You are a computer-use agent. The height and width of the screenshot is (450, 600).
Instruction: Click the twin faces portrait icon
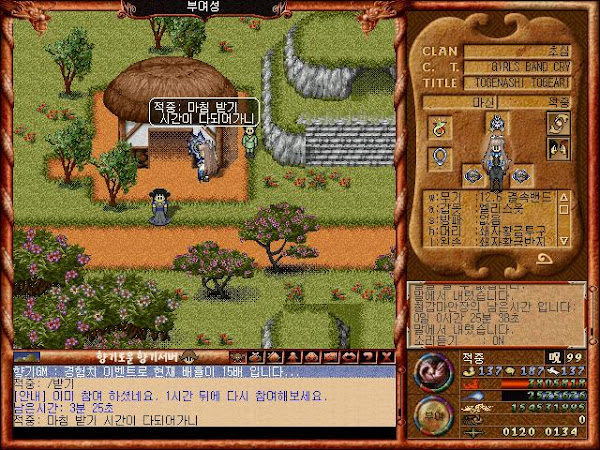point(556,148)
